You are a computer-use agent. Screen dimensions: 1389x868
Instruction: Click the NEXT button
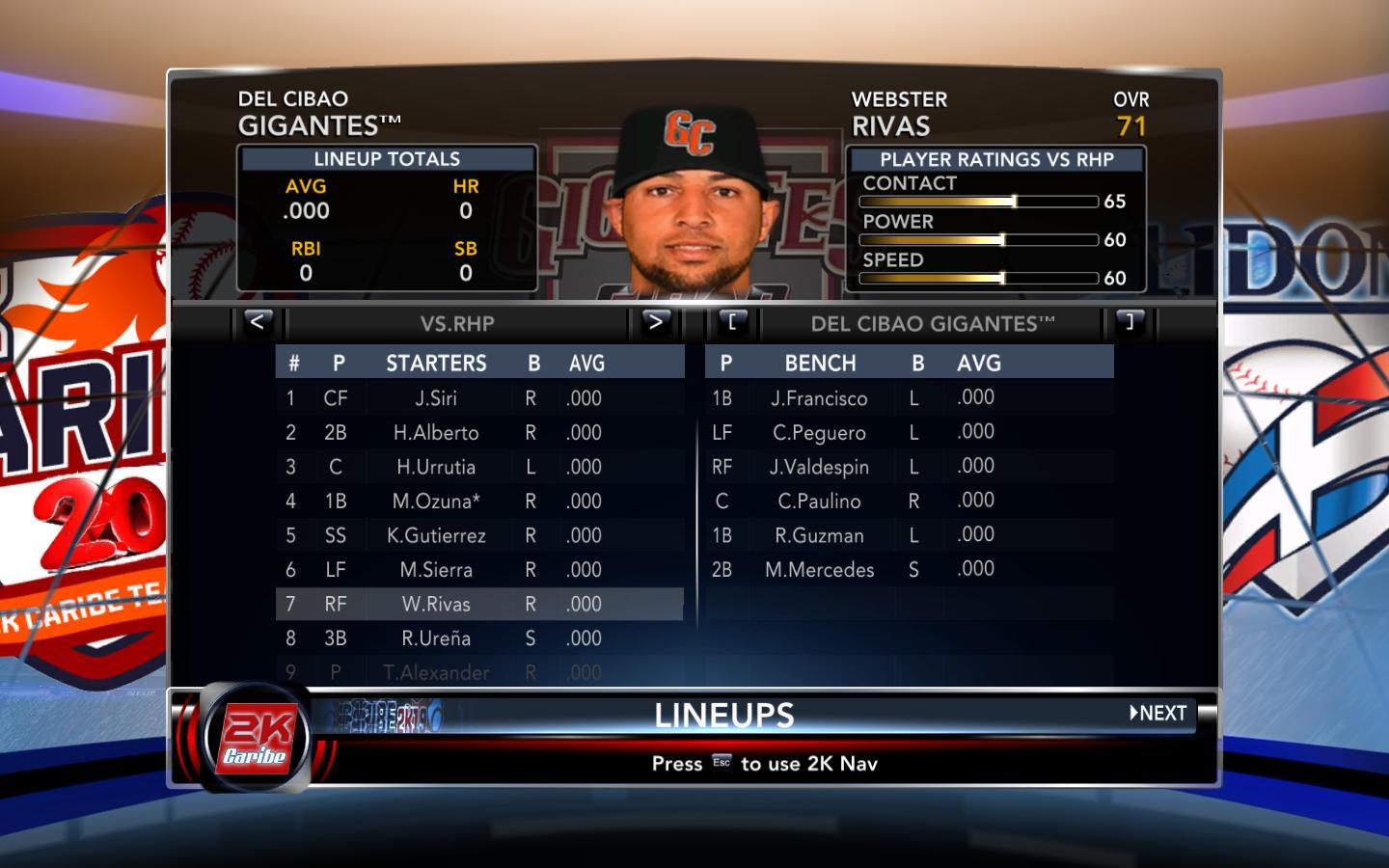pos(1158,714)
